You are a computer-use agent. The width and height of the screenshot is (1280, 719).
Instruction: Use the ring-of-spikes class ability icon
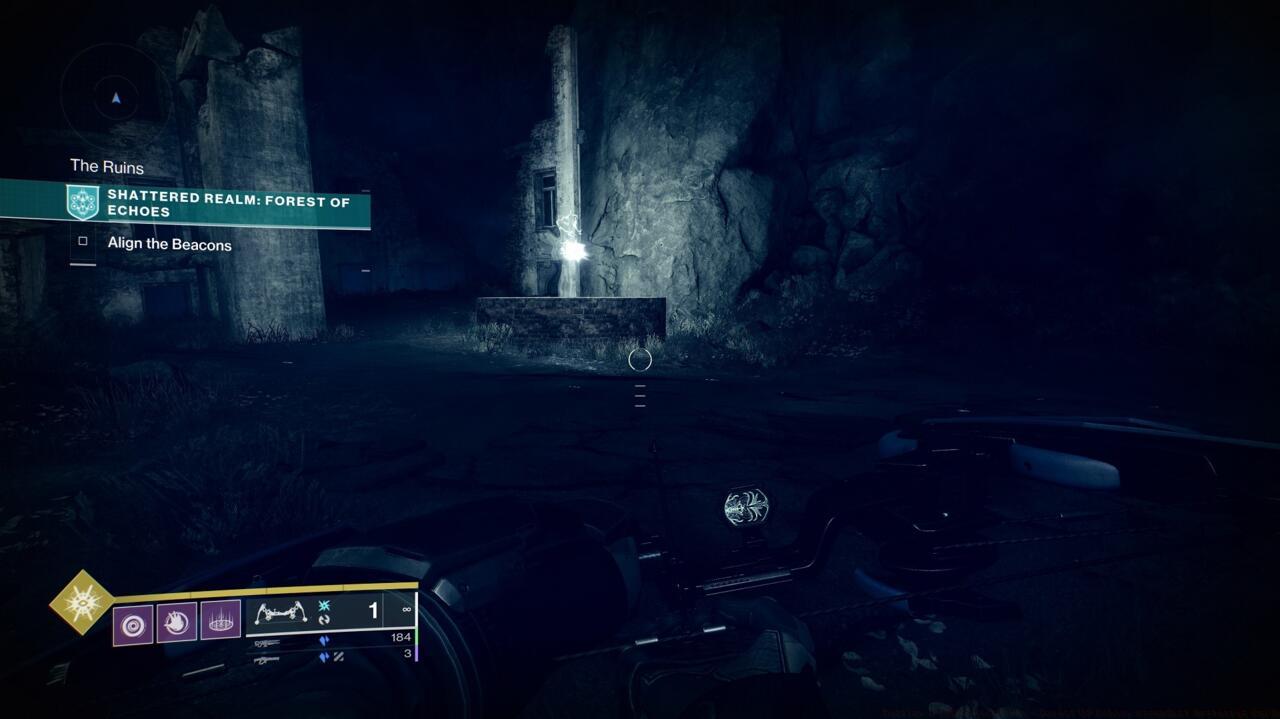[221, 623]
